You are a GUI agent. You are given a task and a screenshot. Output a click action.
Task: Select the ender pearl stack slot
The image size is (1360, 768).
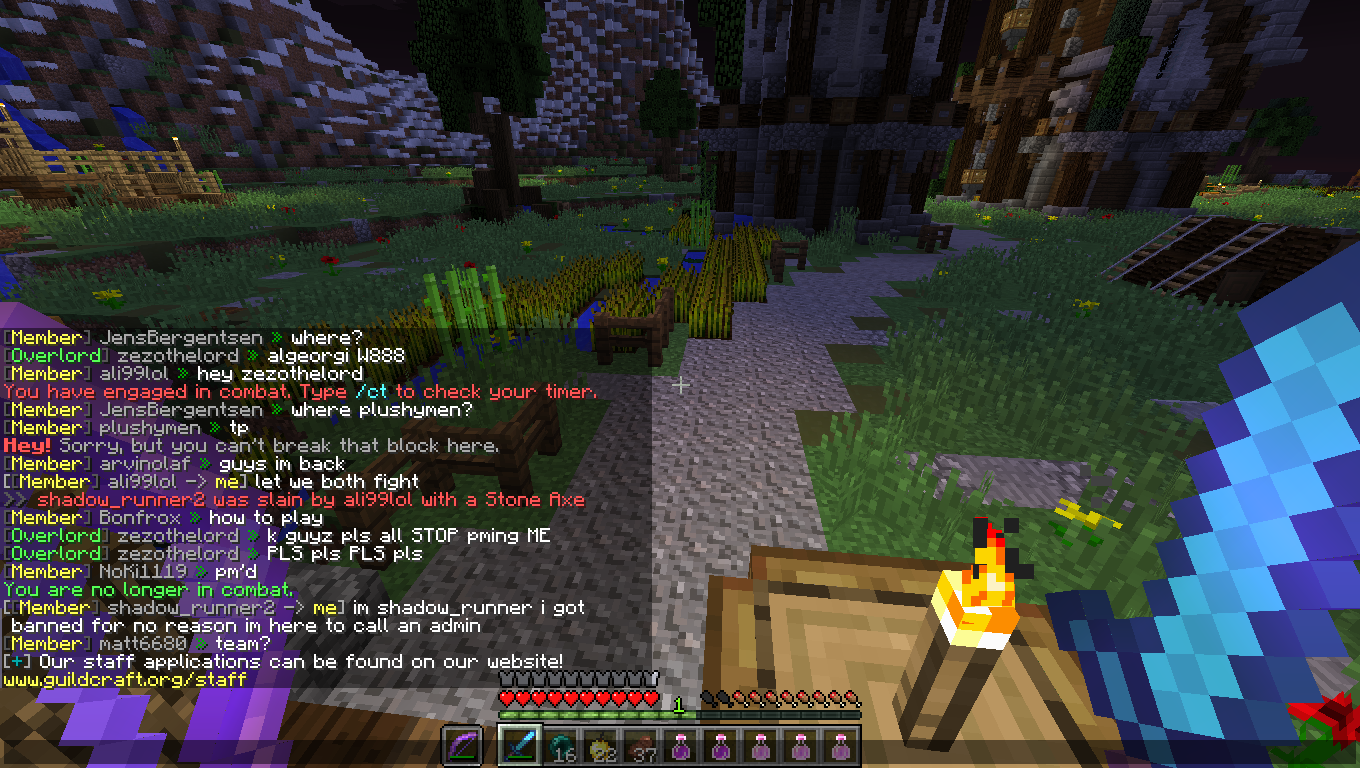point(560,746)
